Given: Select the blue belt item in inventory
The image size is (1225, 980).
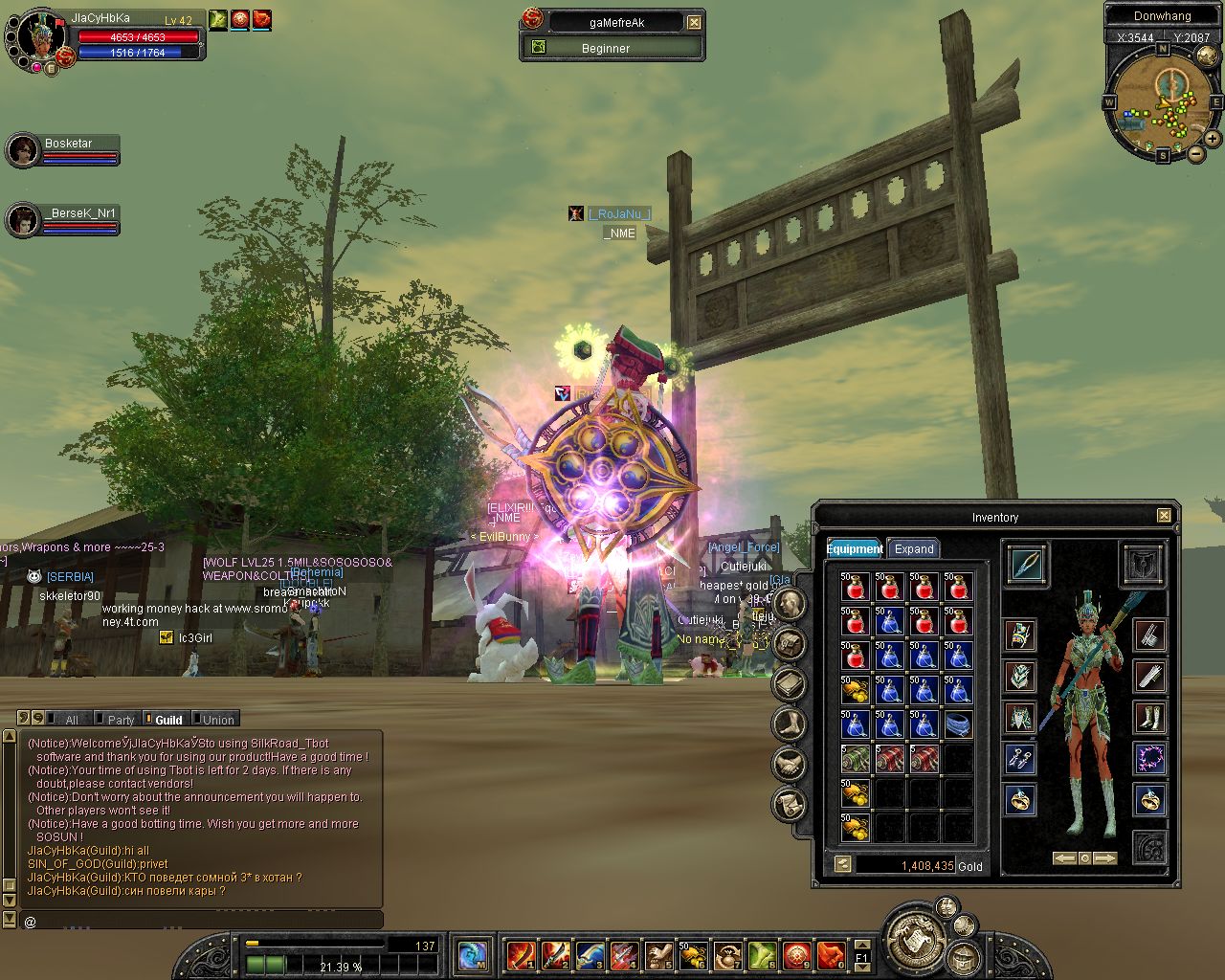Looking at the screenshot, I should (x=958, y=724).
